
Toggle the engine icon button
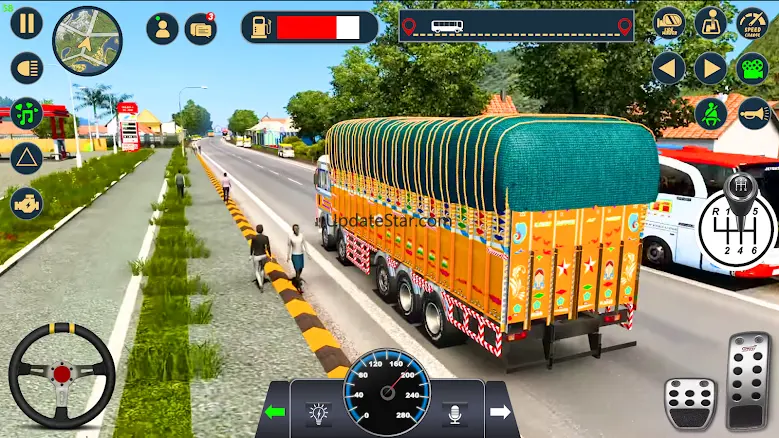point(27,203)
